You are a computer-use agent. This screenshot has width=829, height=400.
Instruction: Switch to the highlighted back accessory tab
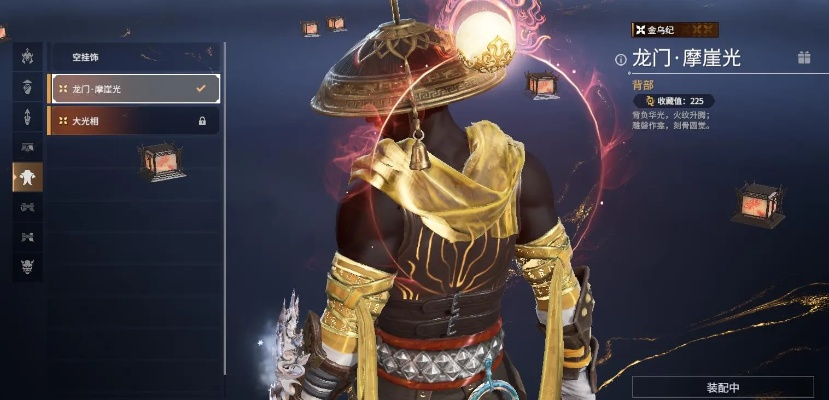[27, 177]
